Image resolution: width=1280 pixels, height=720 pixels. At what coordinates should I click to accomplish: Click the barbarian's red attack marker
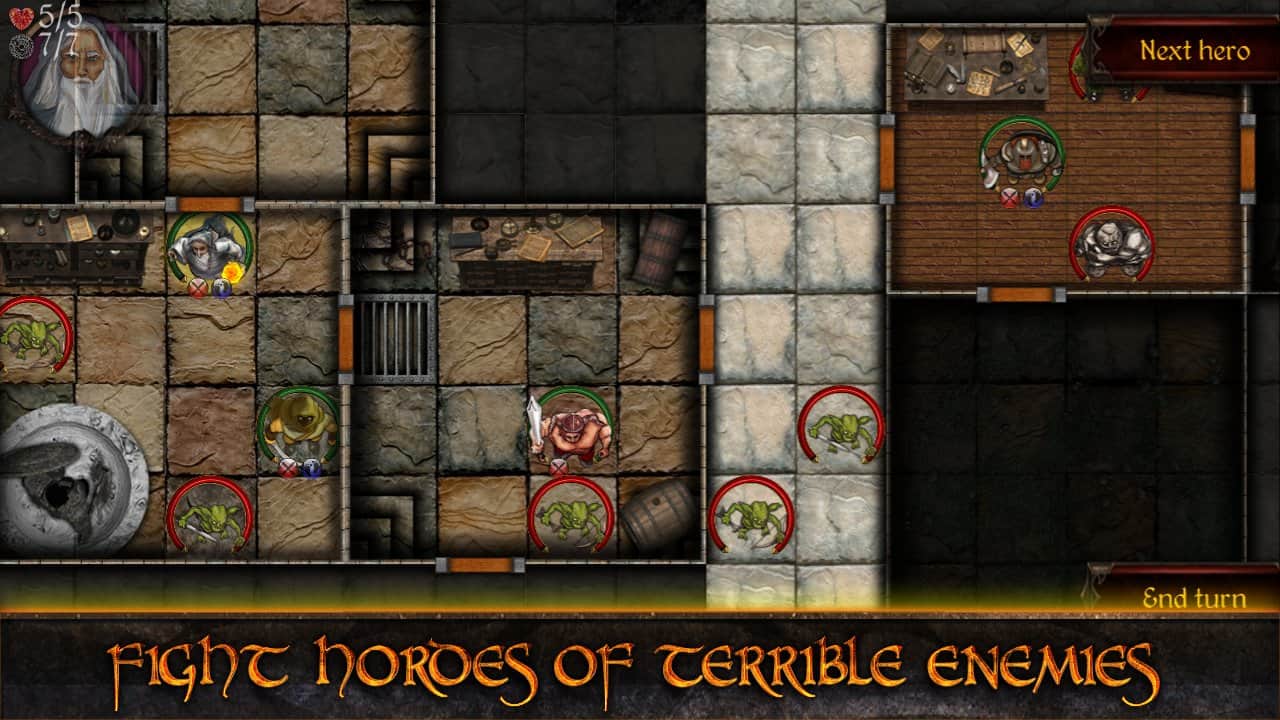(557, 466)
